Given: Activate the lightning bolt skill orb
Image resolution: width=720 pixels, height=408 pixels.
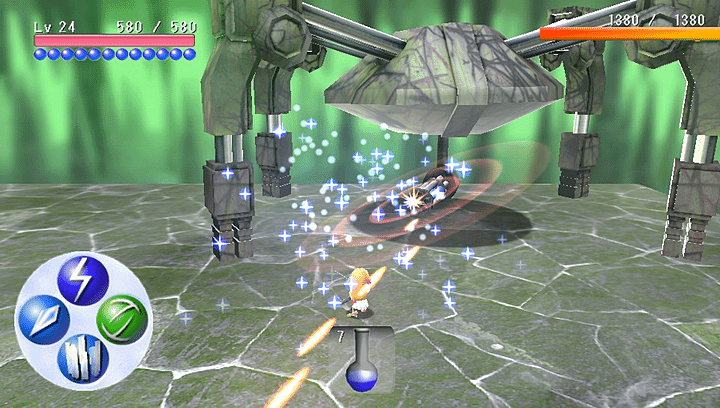Looking at the screenshot, I should (x=79, y=279).
